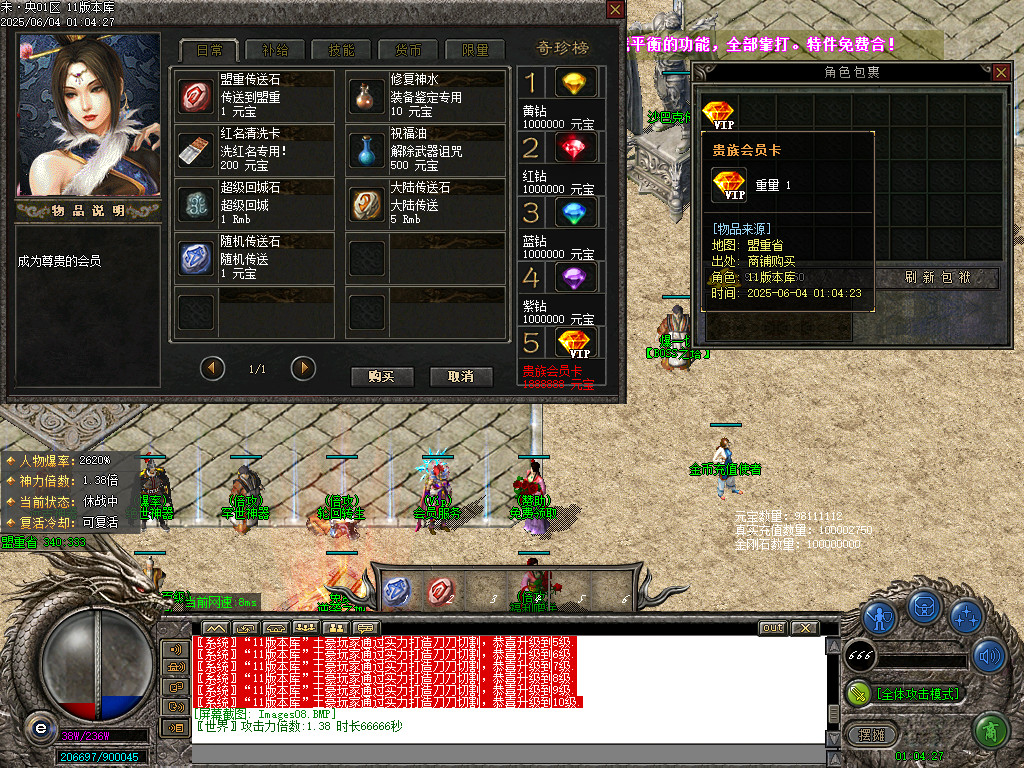Toggle the 全体攻击模式 attack mode button
Screen dimensions: 1024x768
(905, 693)
